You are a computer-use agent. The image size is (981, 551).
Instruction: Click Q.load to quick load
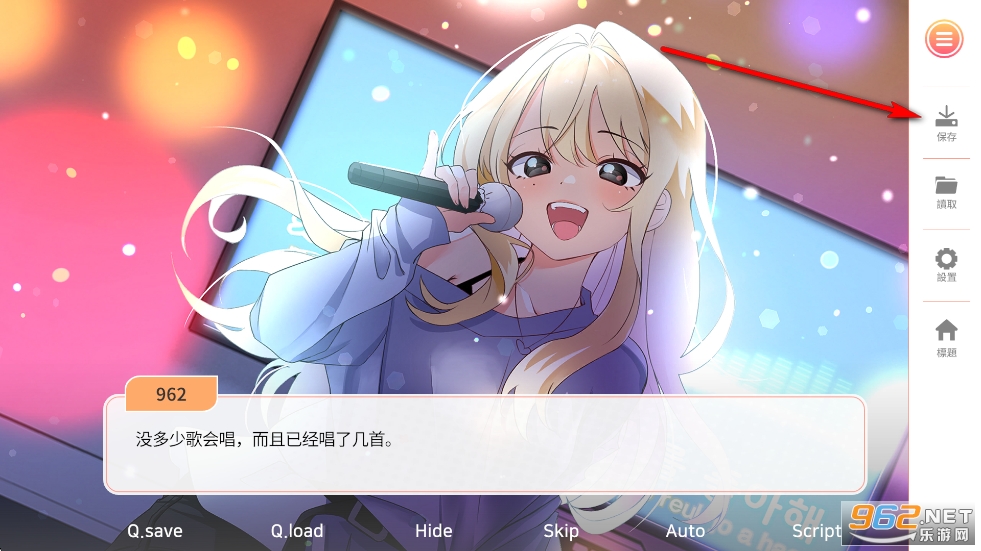tap(298, 531)
